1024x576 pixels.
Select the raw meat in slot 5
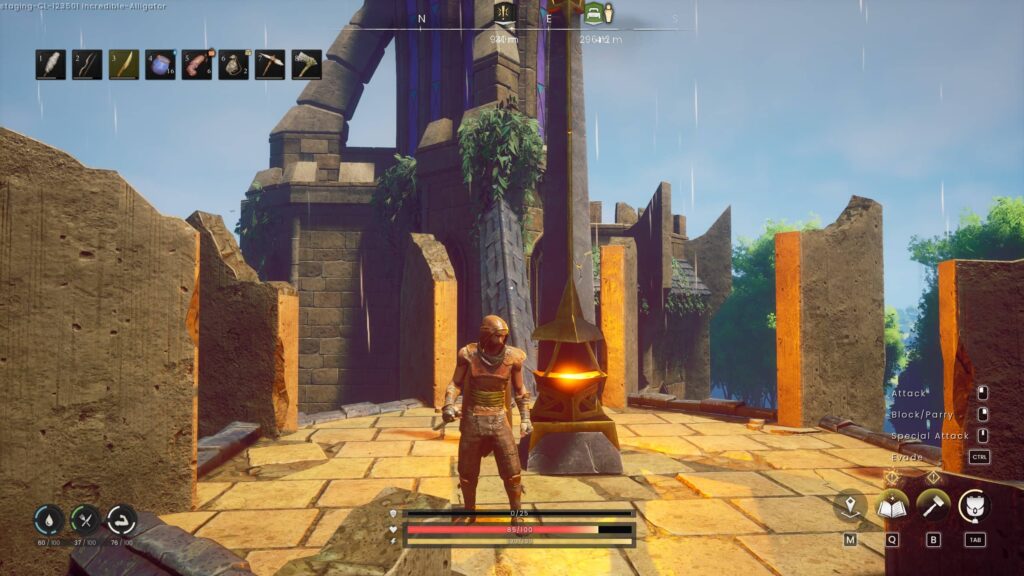pos(197,65)
